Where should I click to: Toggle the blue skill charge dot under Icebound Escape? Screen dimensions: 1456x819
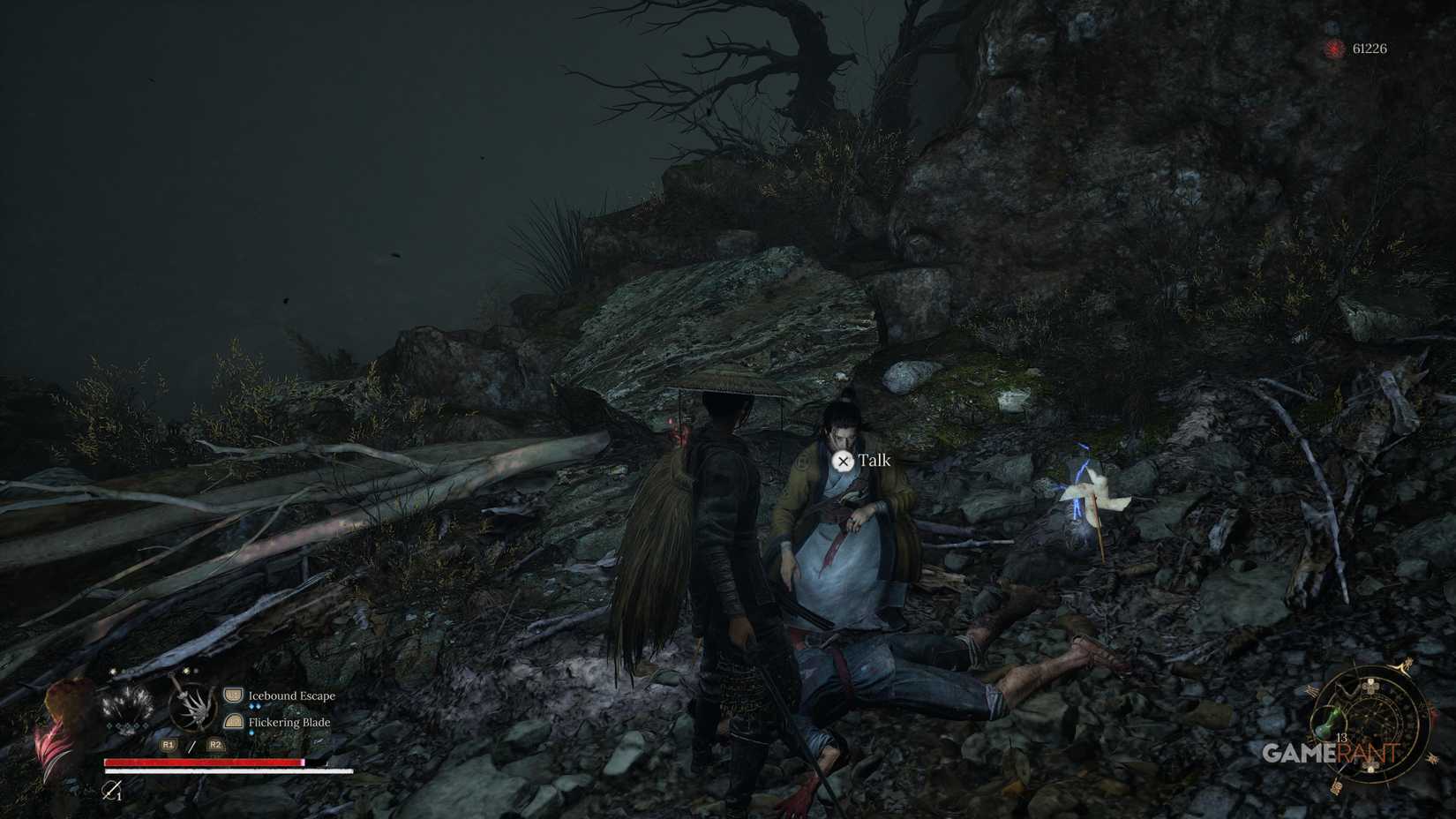pos(254,706)
